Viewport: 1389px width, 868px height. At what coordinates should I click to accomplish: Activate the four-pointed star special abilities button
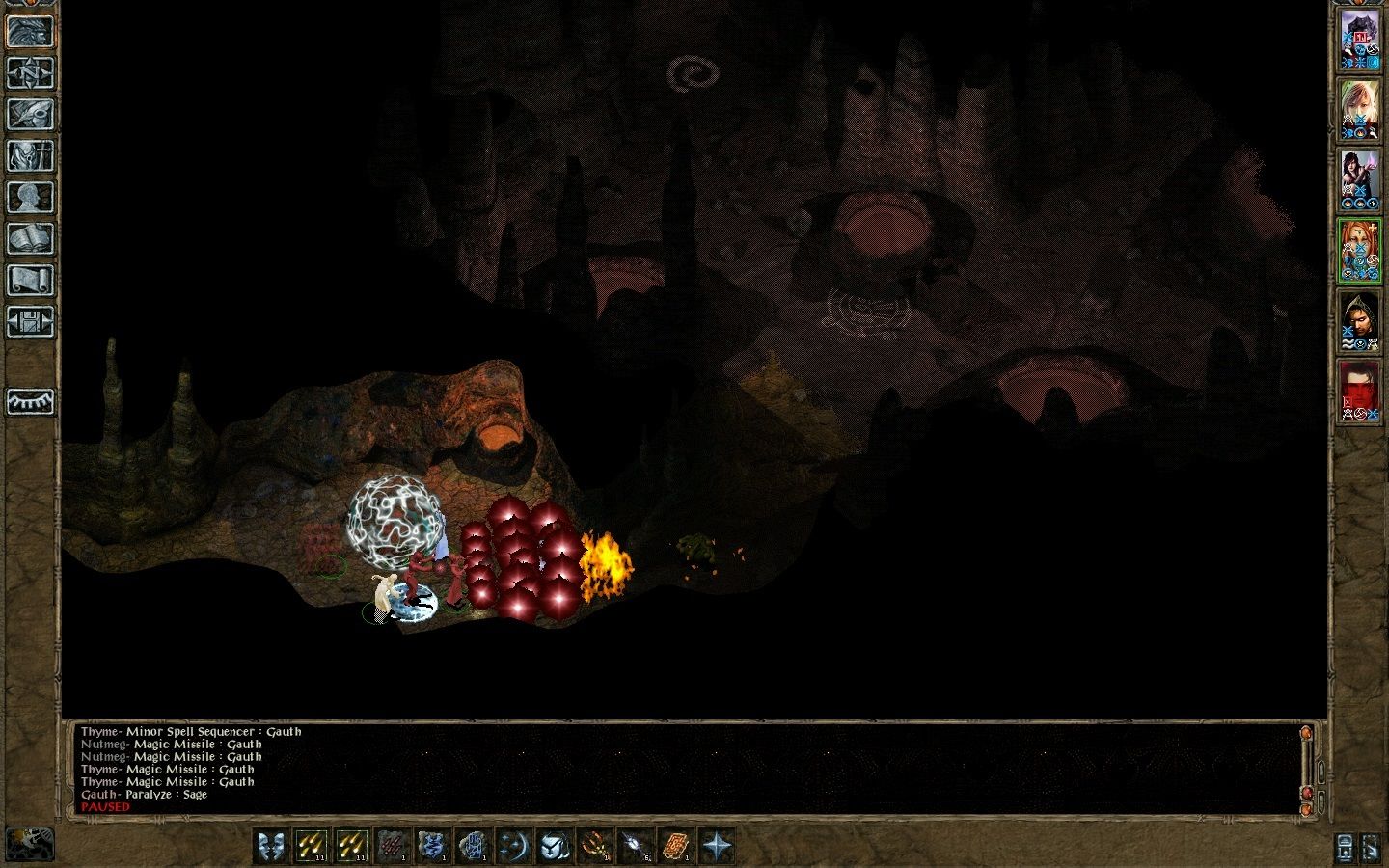coord(717,846)
